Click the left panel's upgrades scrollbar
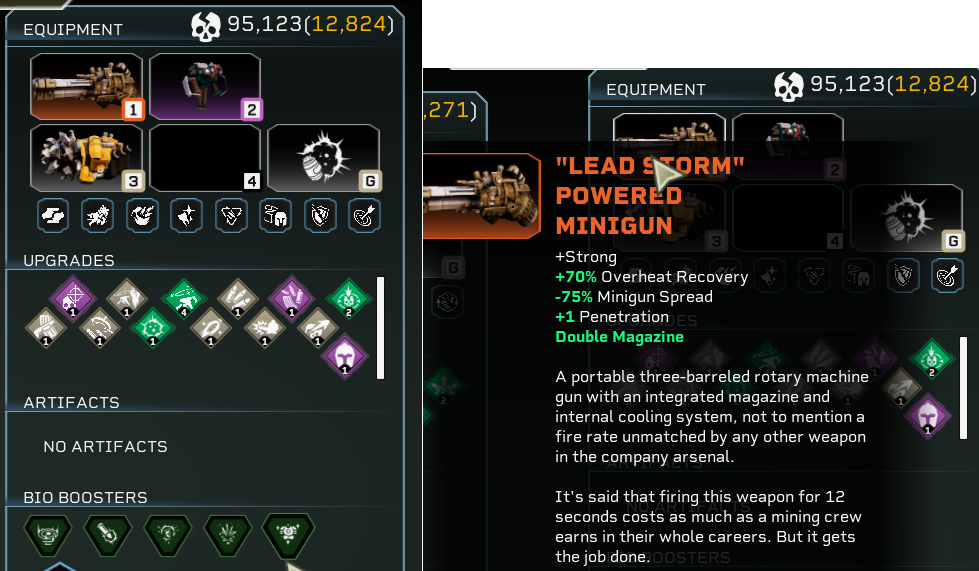This screenshot has height=571, width=979. 380,328
